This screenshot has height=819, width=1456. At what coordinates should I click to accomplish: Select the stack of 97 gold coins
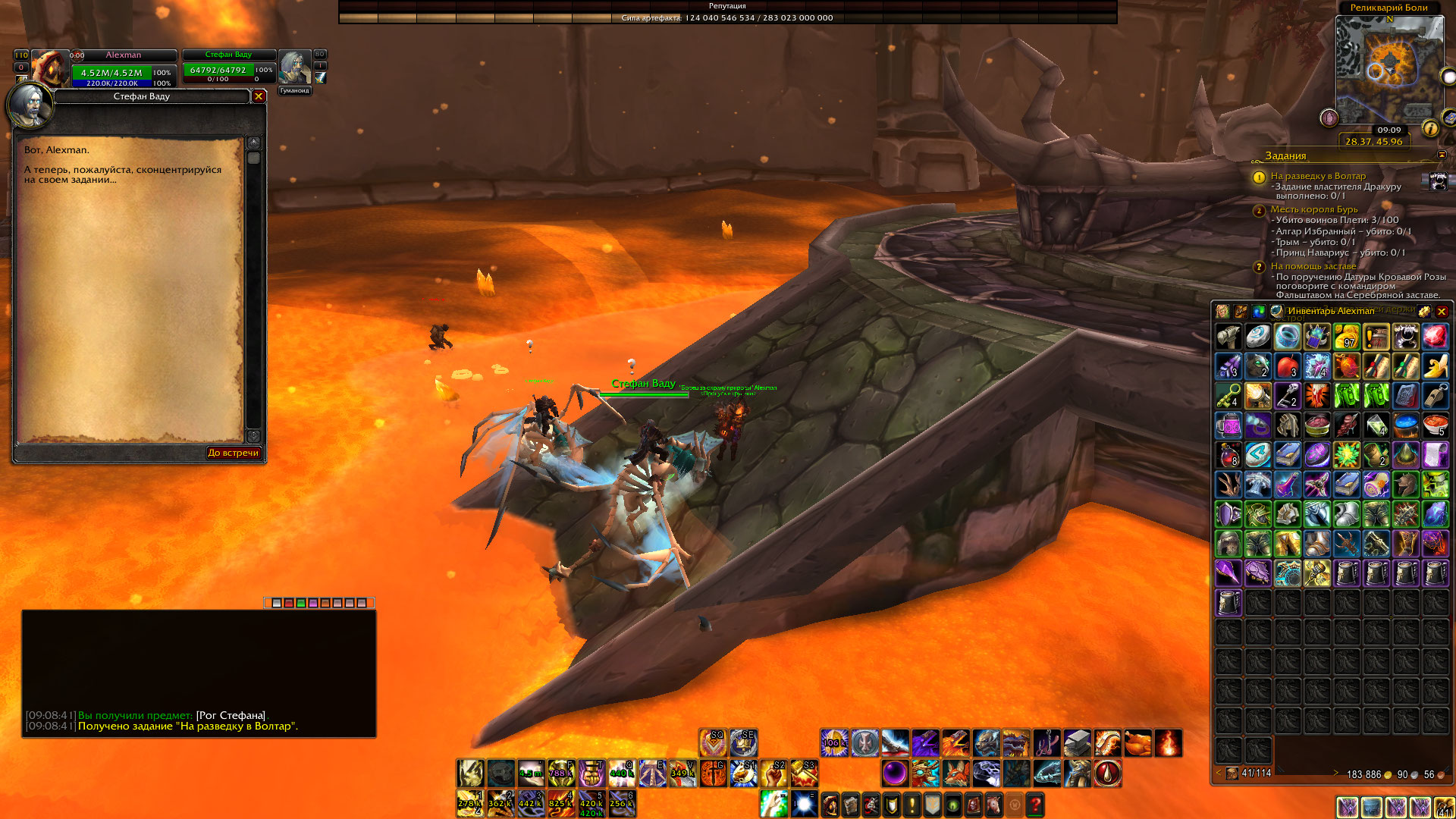(1346, 336)
